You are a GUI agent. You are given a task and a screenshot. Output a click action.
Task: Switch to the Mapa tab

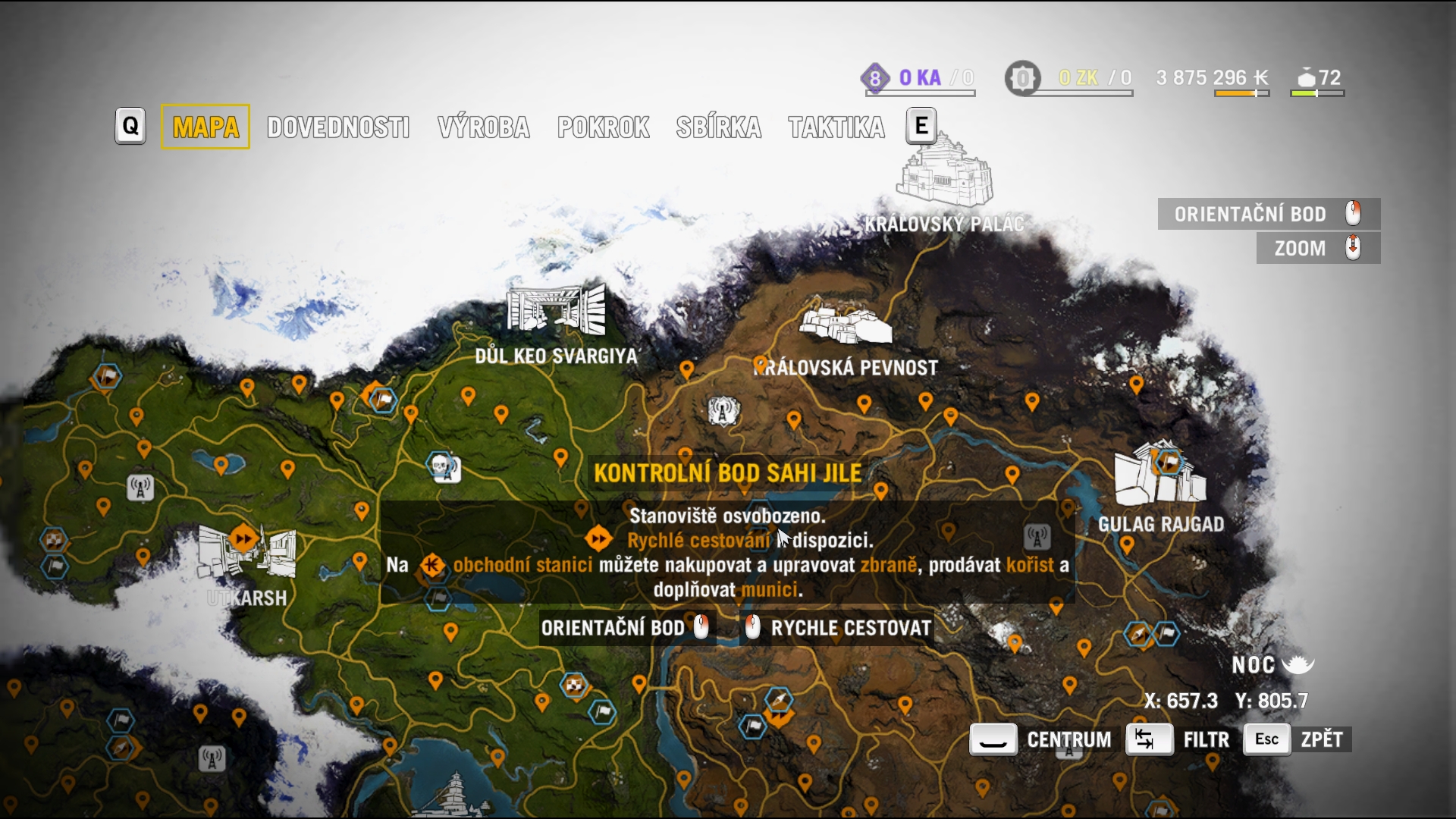[x=206, y=127]
